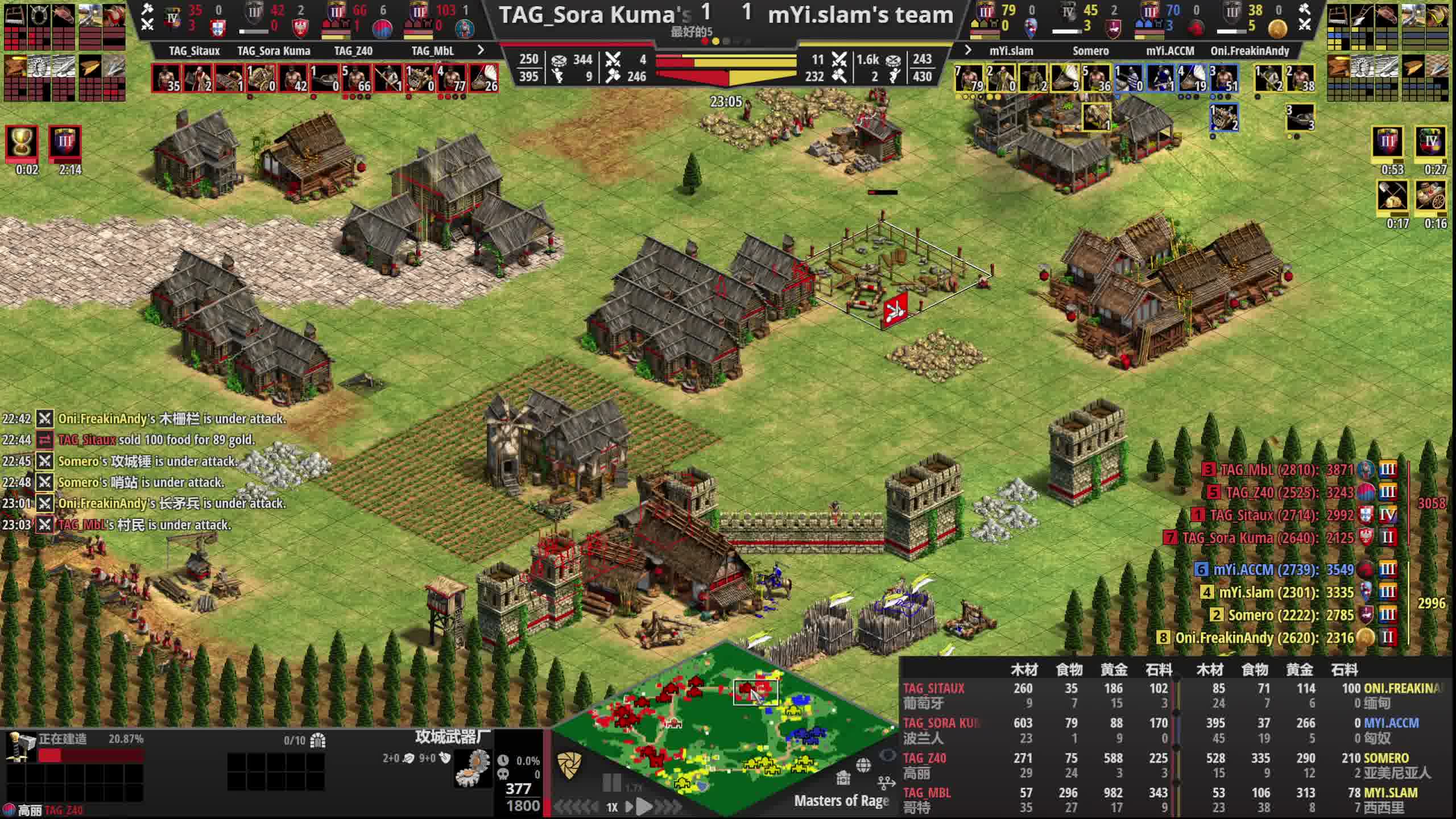Click the arrow path icon near minimap

pyautogui.click(x=886, y=784)
